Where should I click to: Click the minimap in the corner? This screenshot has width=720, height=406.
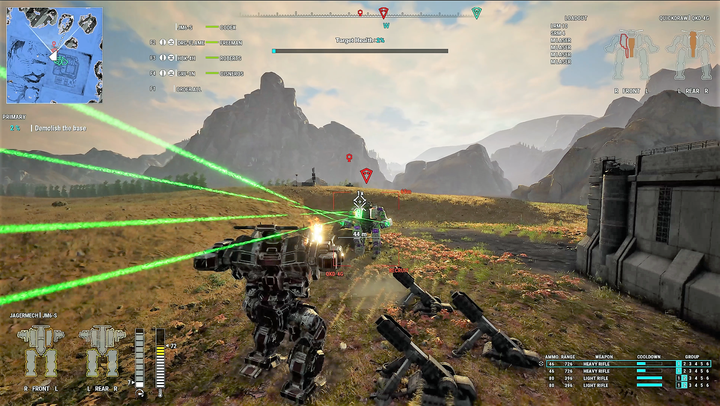54,56
